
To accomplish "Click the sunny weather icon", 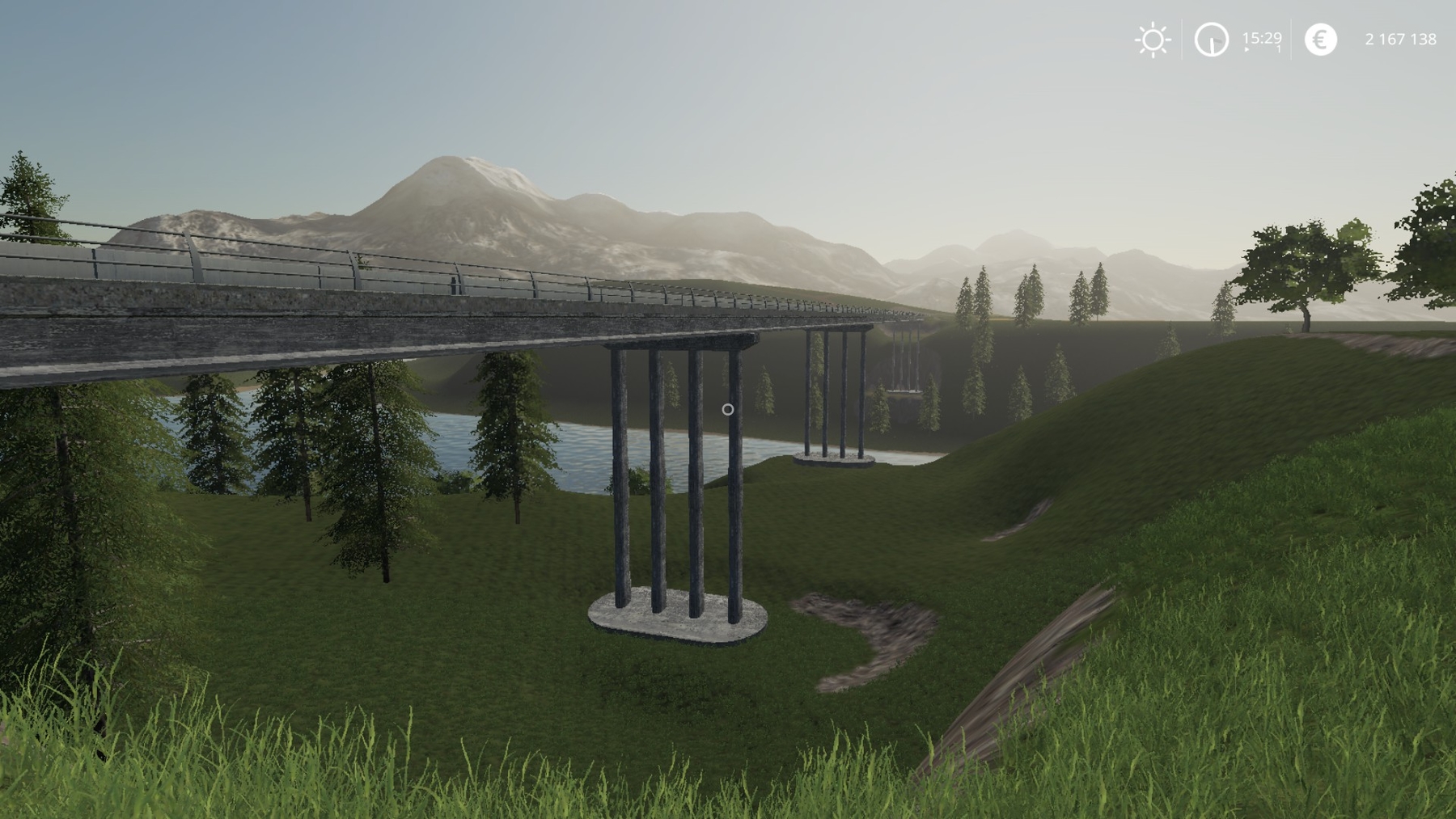I will (1152, 40).
